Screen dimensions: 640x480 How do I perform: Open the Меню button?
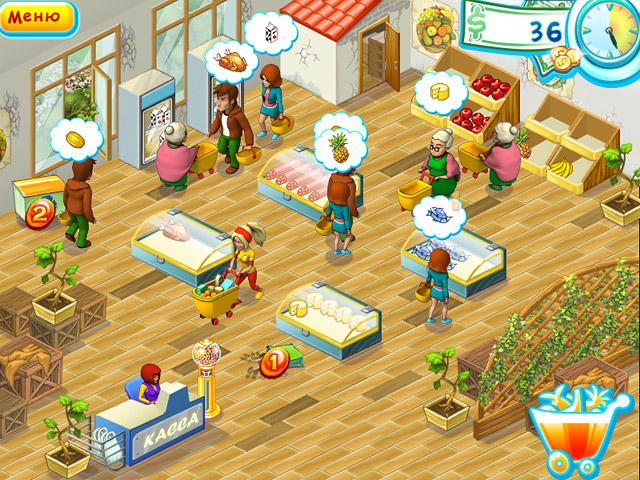[36, 17]
